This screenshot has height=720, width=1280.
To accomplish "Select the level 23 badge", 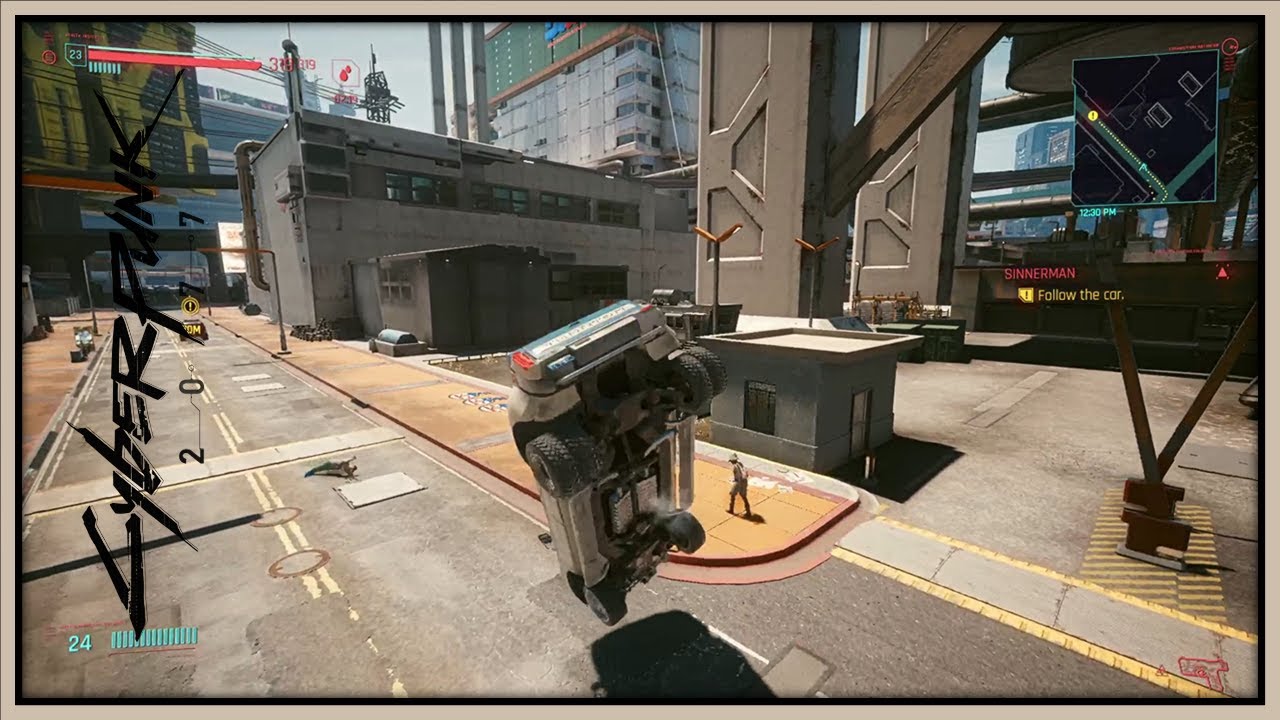I will click(74, 55).
